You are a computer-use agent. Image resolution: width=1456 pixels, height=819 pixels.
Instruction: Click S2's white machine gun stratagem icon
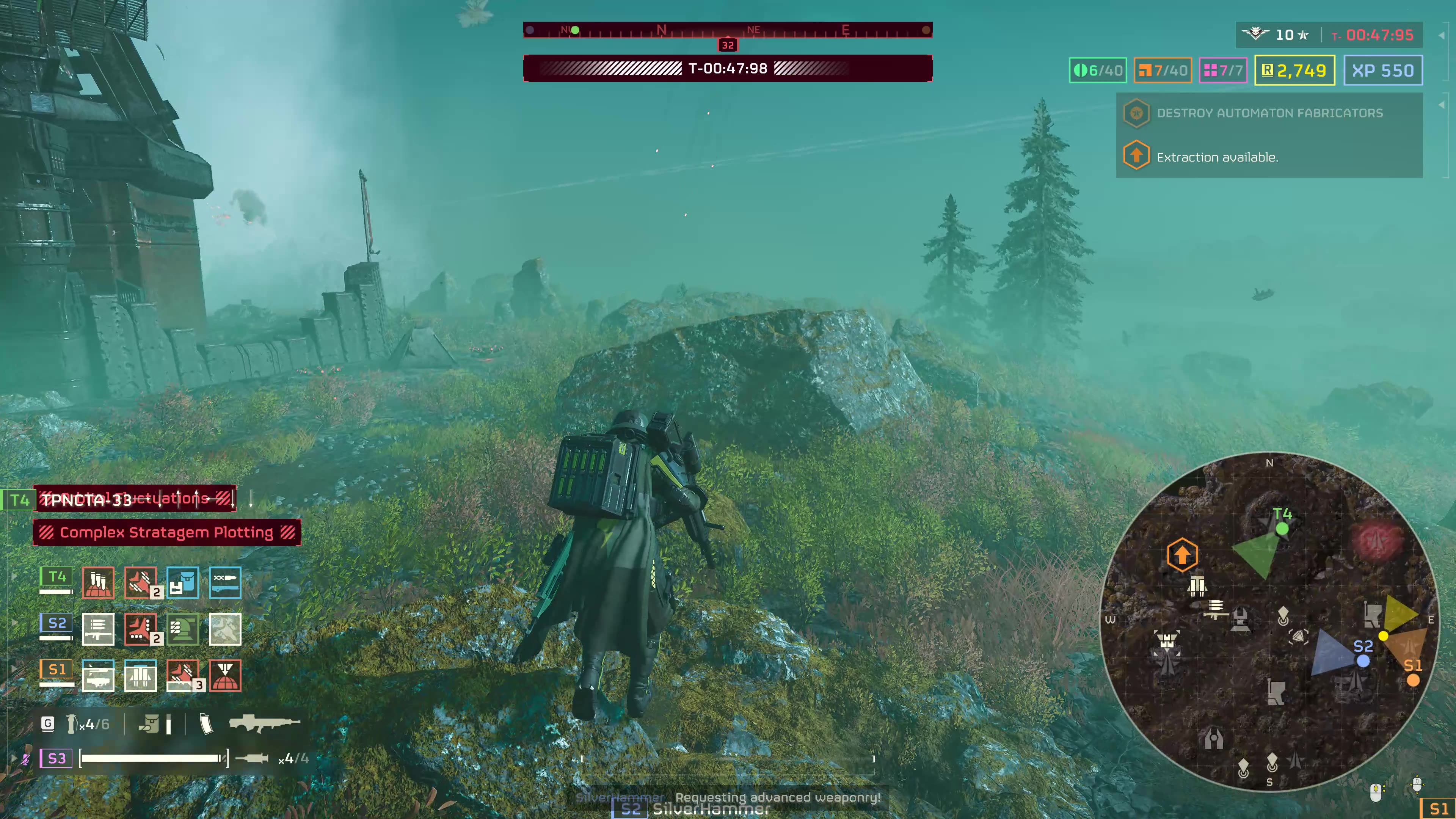click(98, 629)
